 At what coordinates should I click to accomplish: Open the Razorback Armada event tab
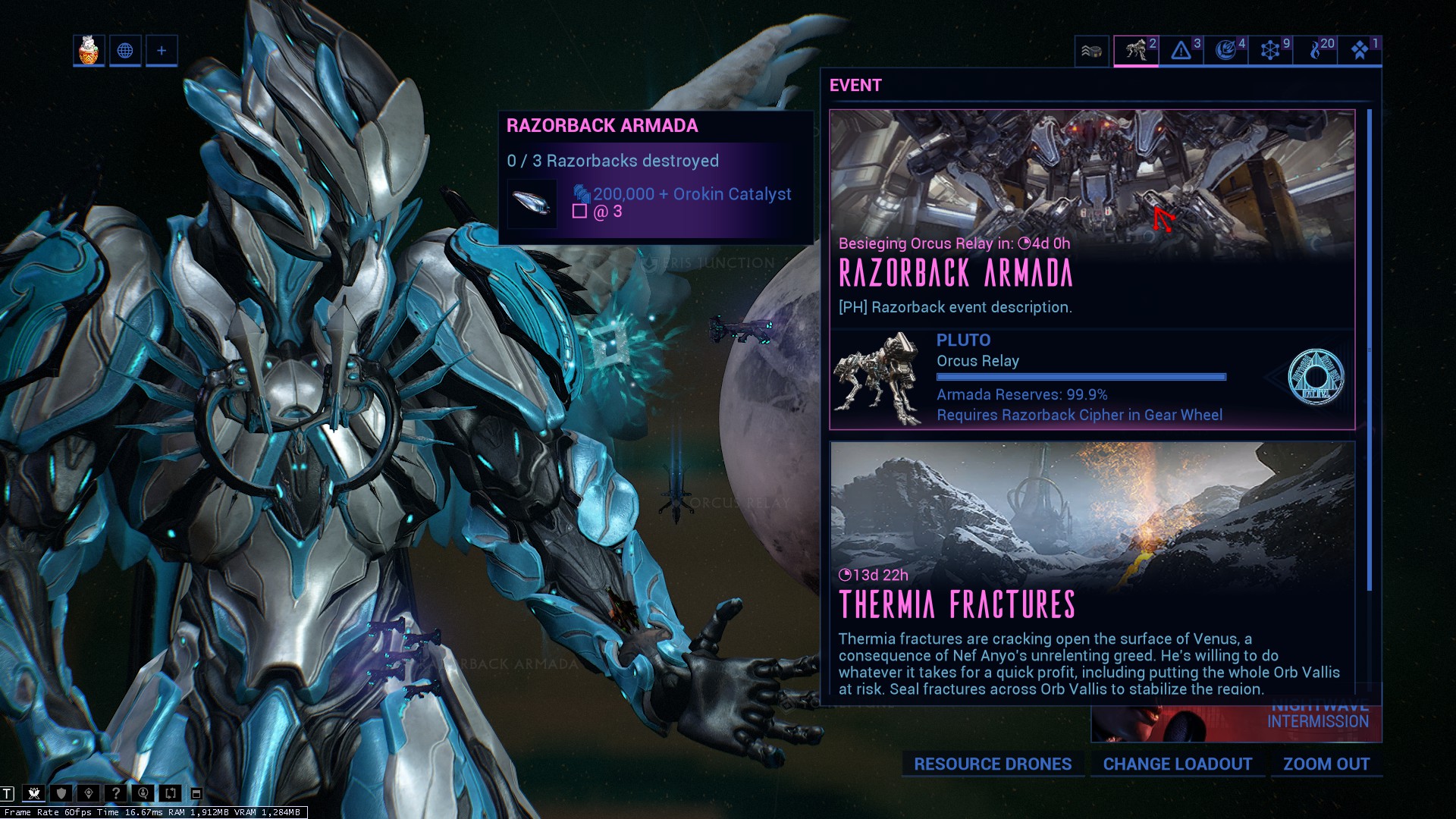[1136, 51]
